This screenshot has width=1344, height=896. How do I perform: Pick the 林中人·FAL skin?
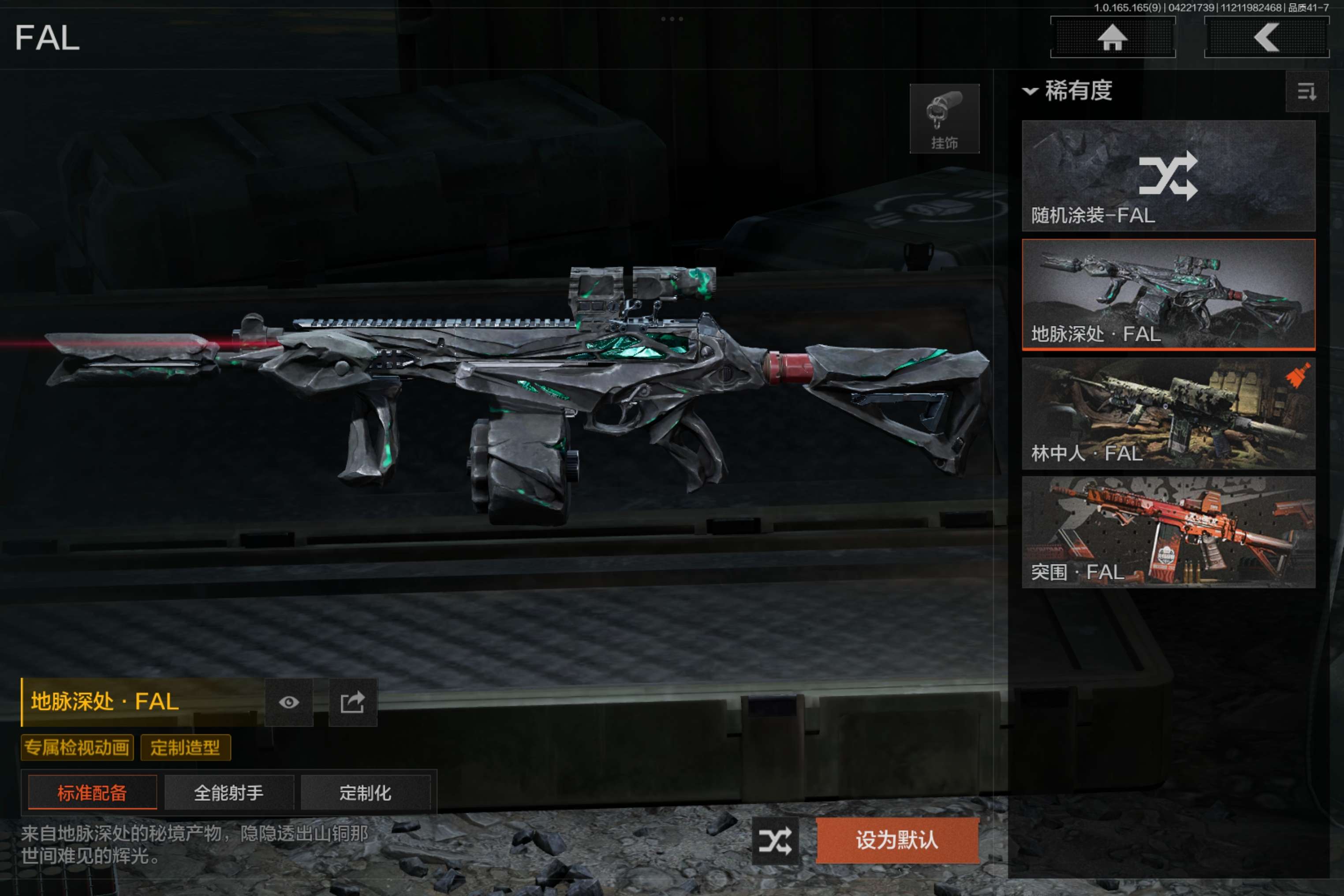1168,413
